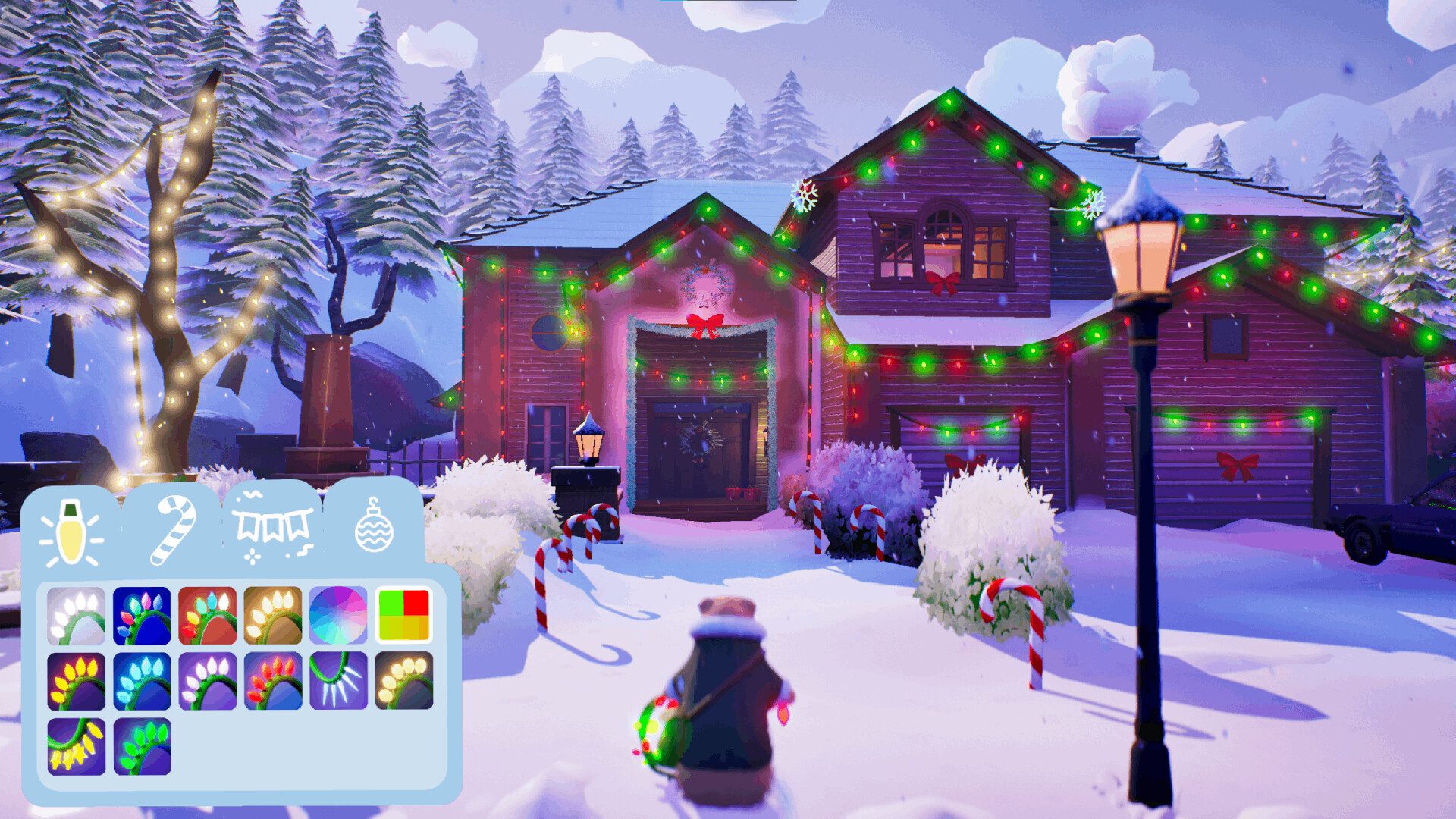Open the ornament bauble tab

coord(374,525)
